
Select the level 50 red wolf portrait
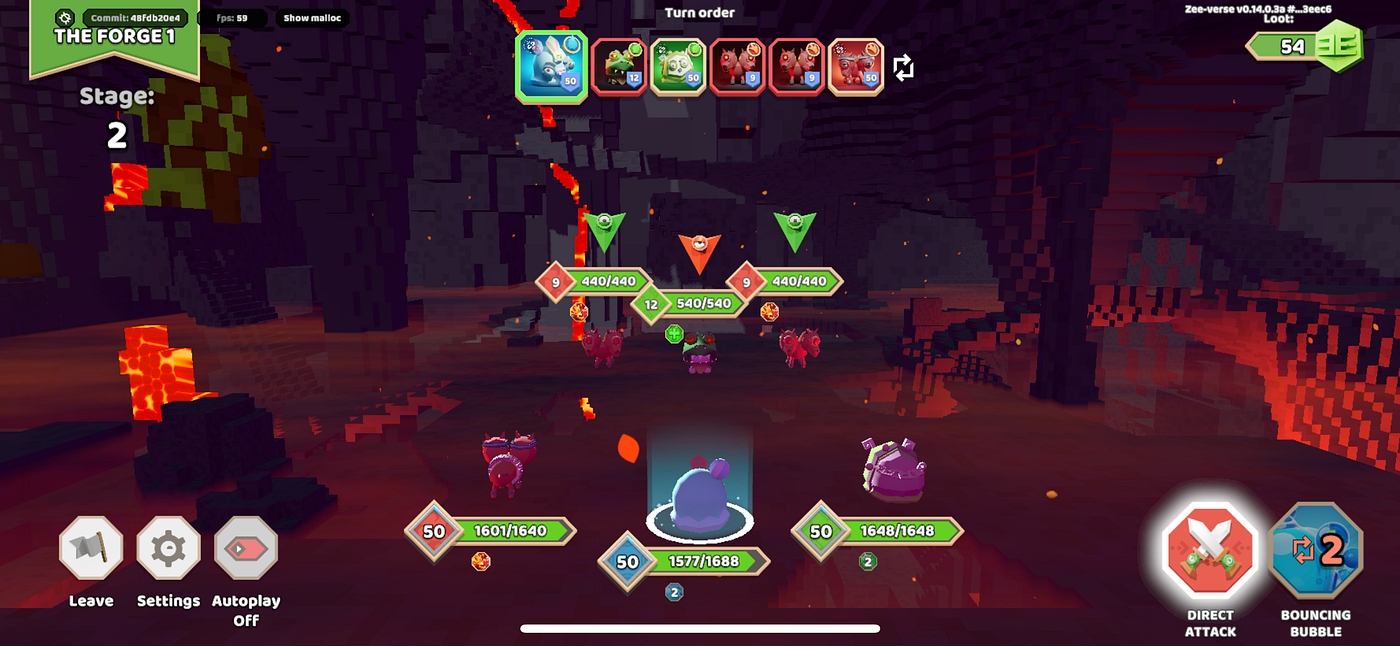point(856,67)
